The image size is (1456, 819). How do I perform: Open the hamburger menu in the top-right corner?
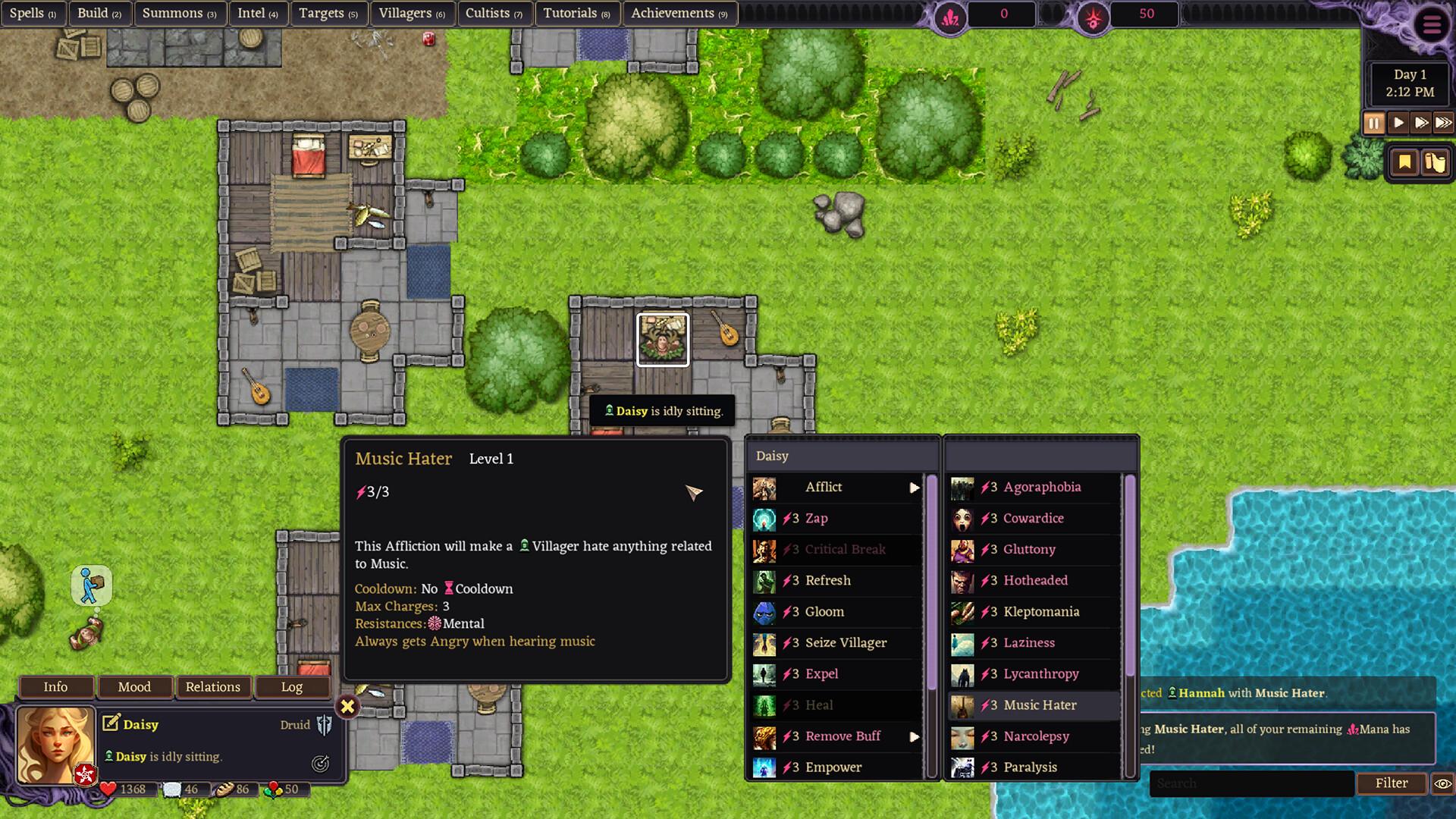1430,25
